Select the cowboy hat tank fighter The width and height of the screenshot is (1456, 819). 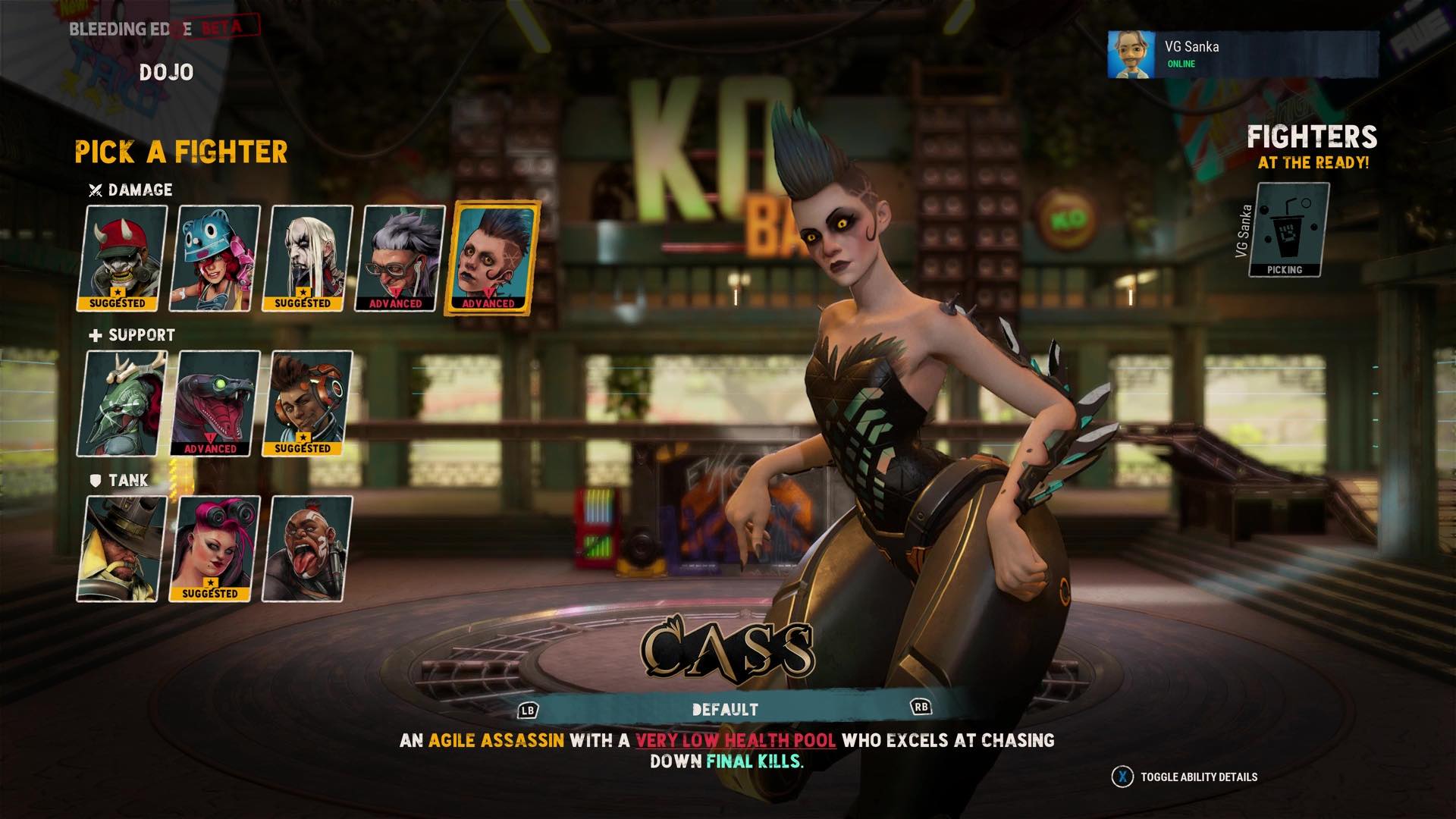point(121,549)
